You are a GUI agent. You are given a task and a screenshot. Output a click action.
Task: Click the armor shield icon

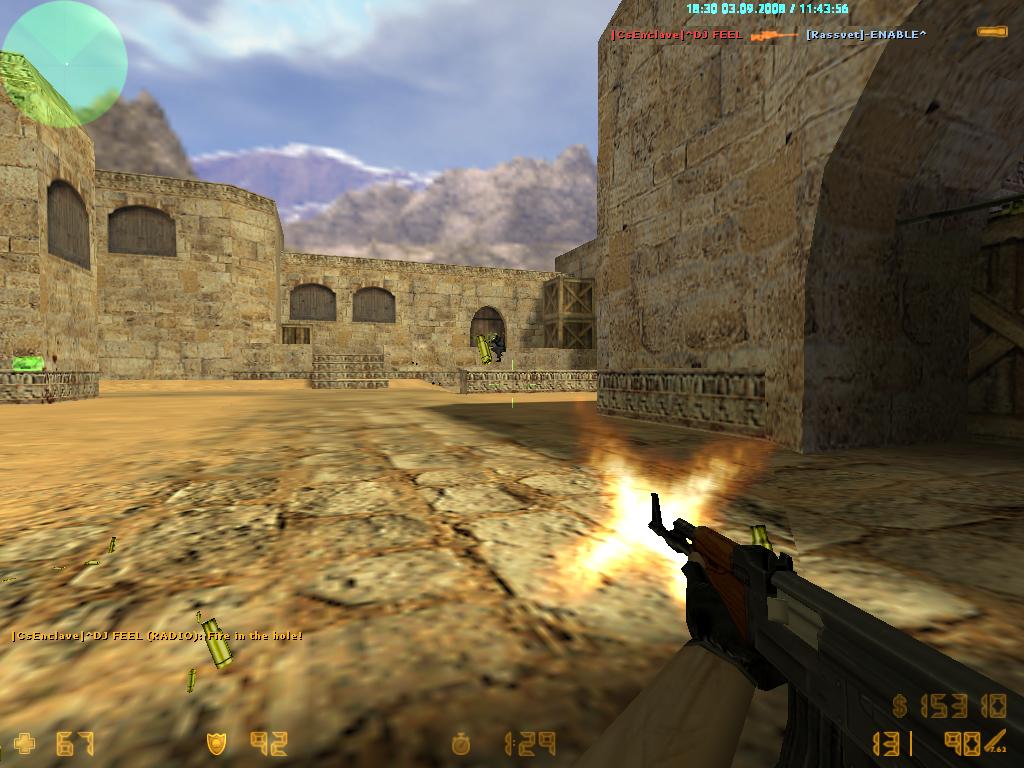216,744
